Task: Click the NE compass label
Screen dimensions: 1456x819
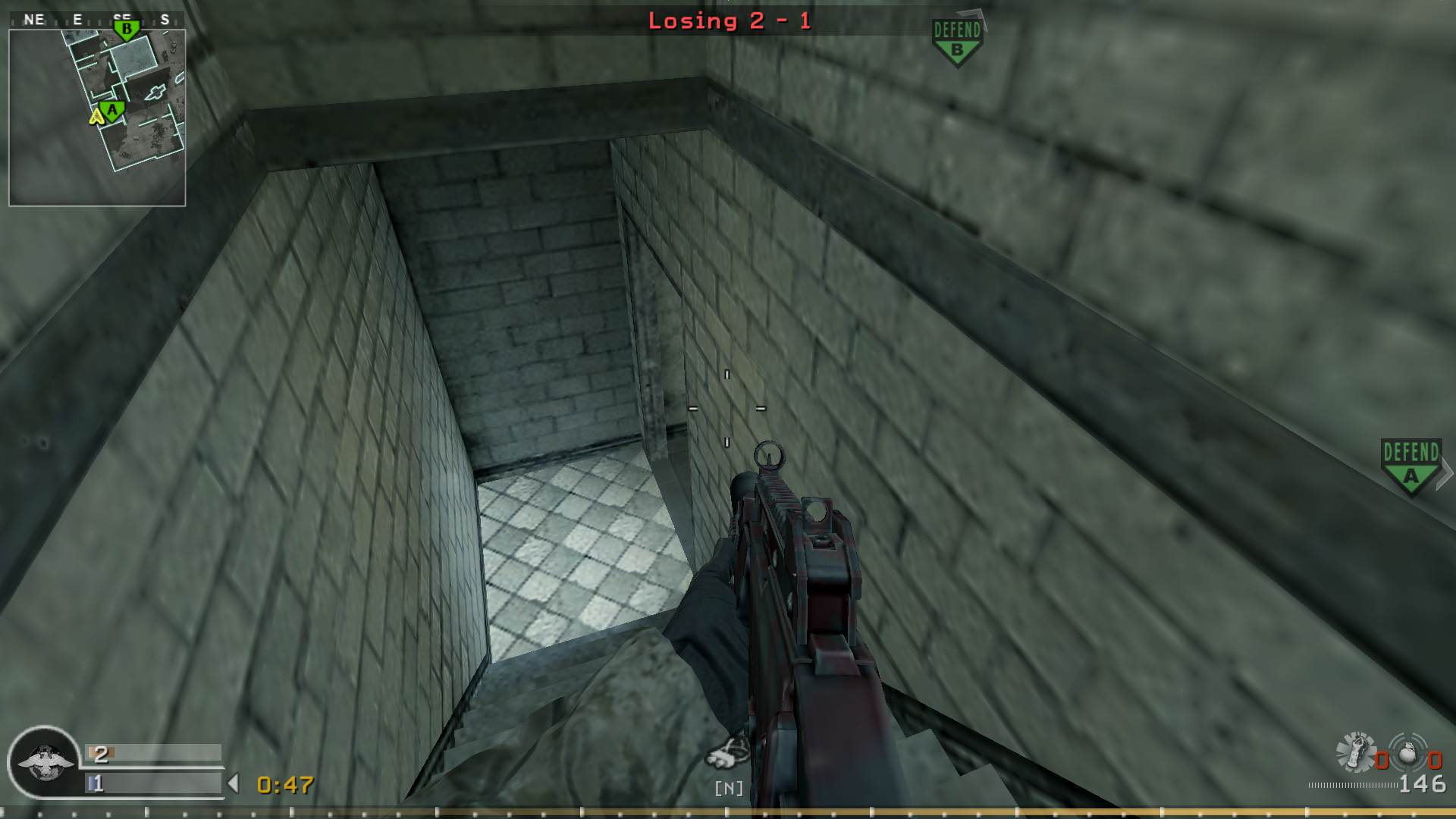Action: click(x=34, y=19)
